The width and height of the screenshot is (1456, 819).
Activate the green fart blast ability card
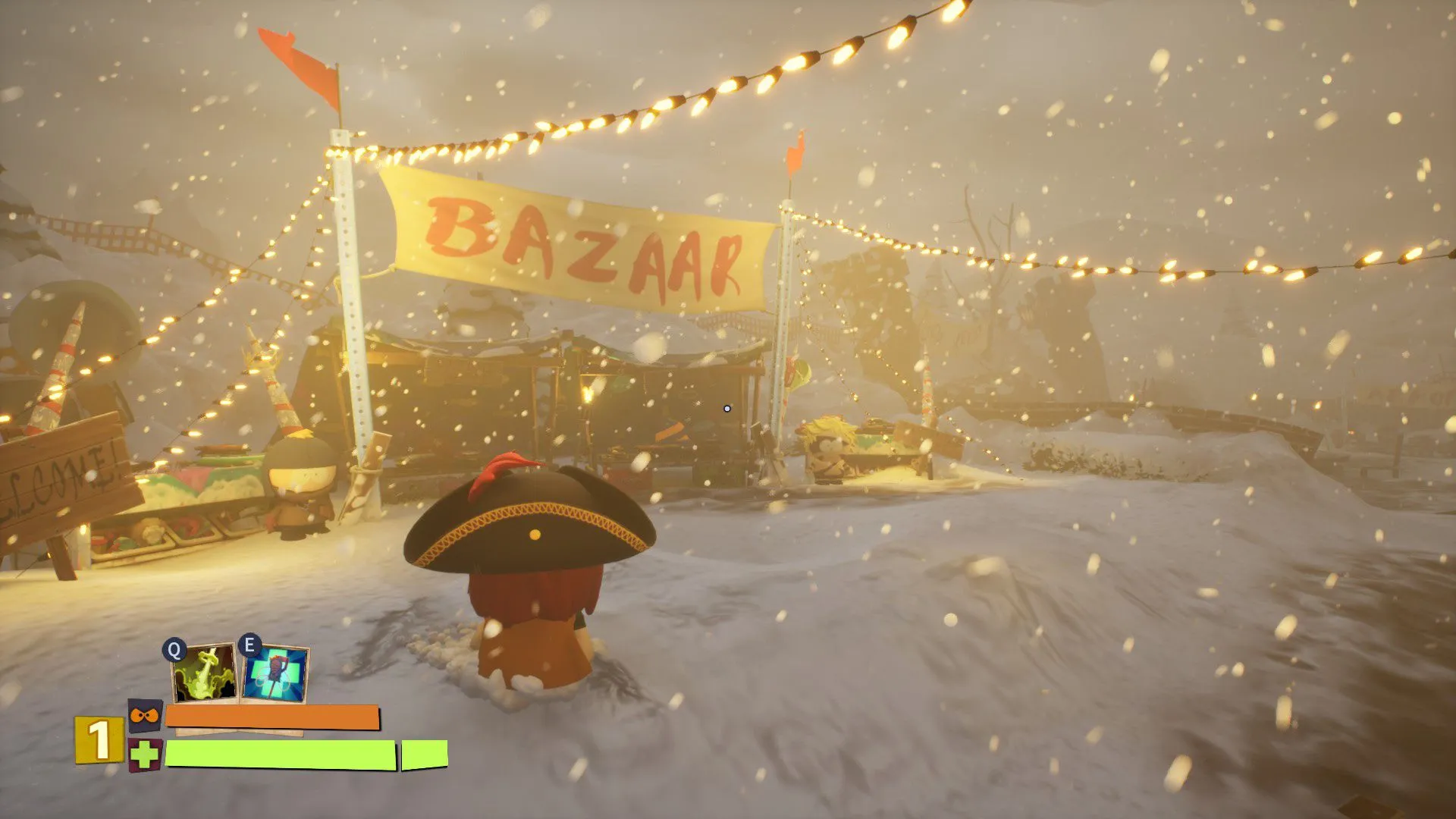click(203, 673)
